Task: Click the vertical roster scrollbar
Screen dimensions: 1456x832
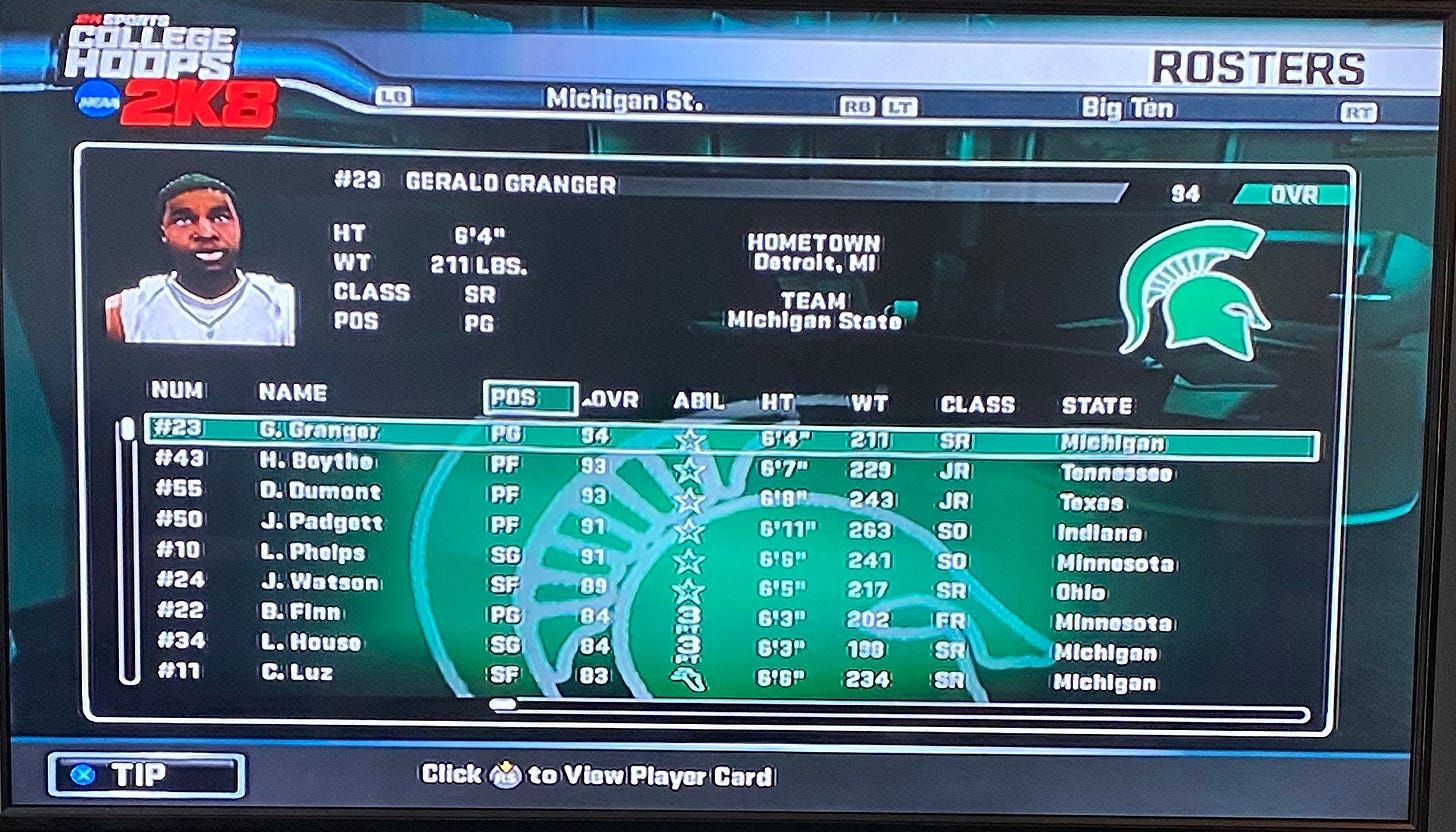Action: 128,550
